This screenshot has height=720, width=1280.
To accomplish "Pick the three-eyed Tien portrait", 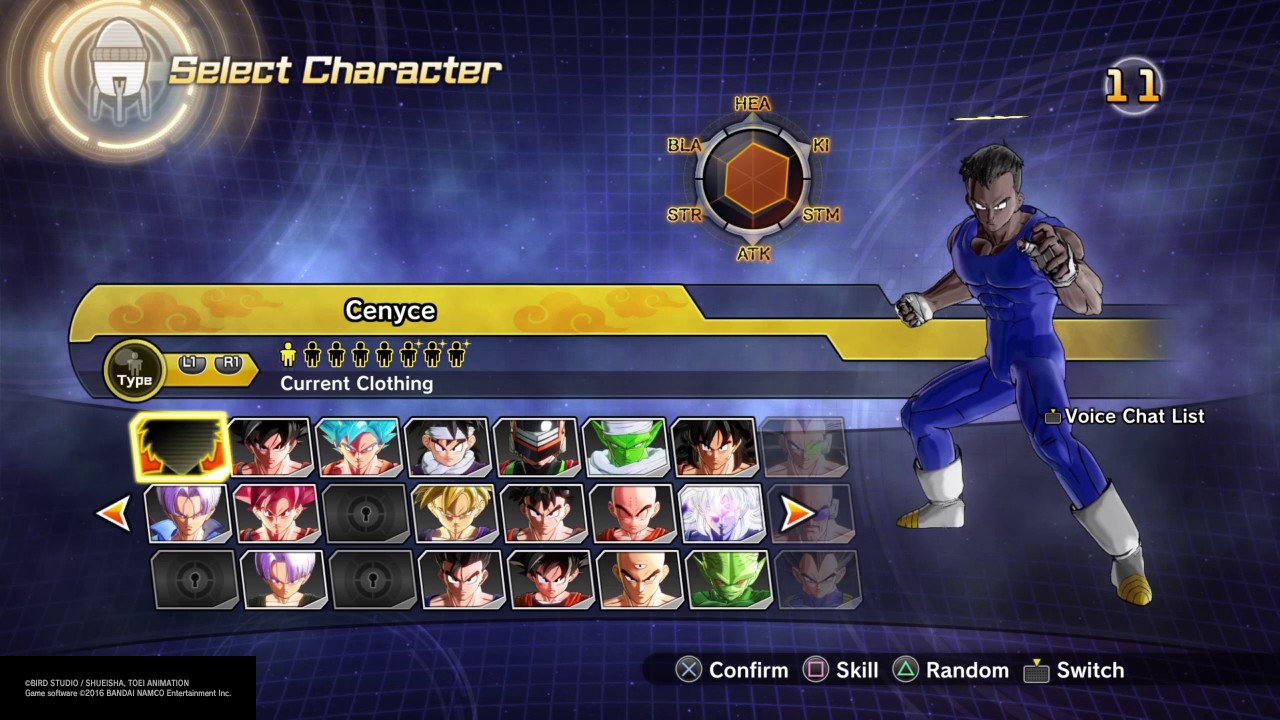I will point(638,579).
